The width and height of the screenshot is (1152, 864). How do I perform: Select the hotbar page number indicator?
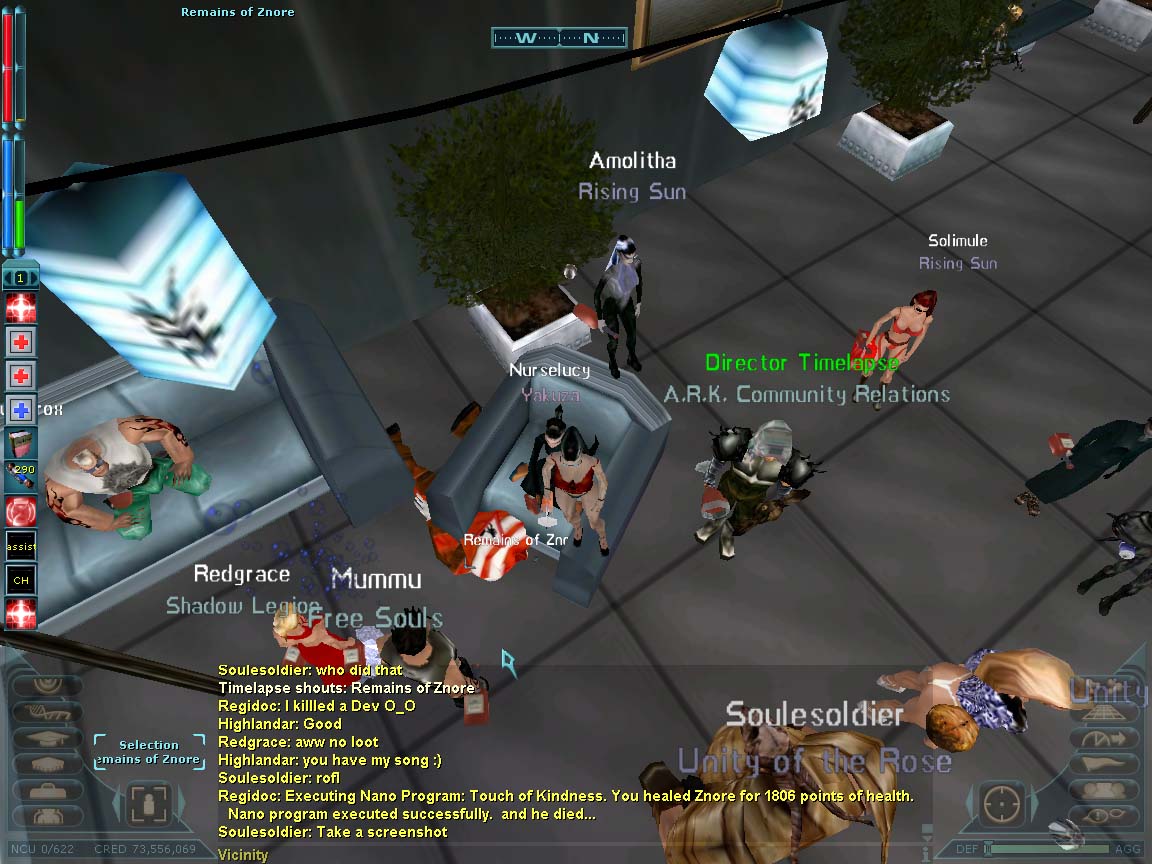point(20,278)
